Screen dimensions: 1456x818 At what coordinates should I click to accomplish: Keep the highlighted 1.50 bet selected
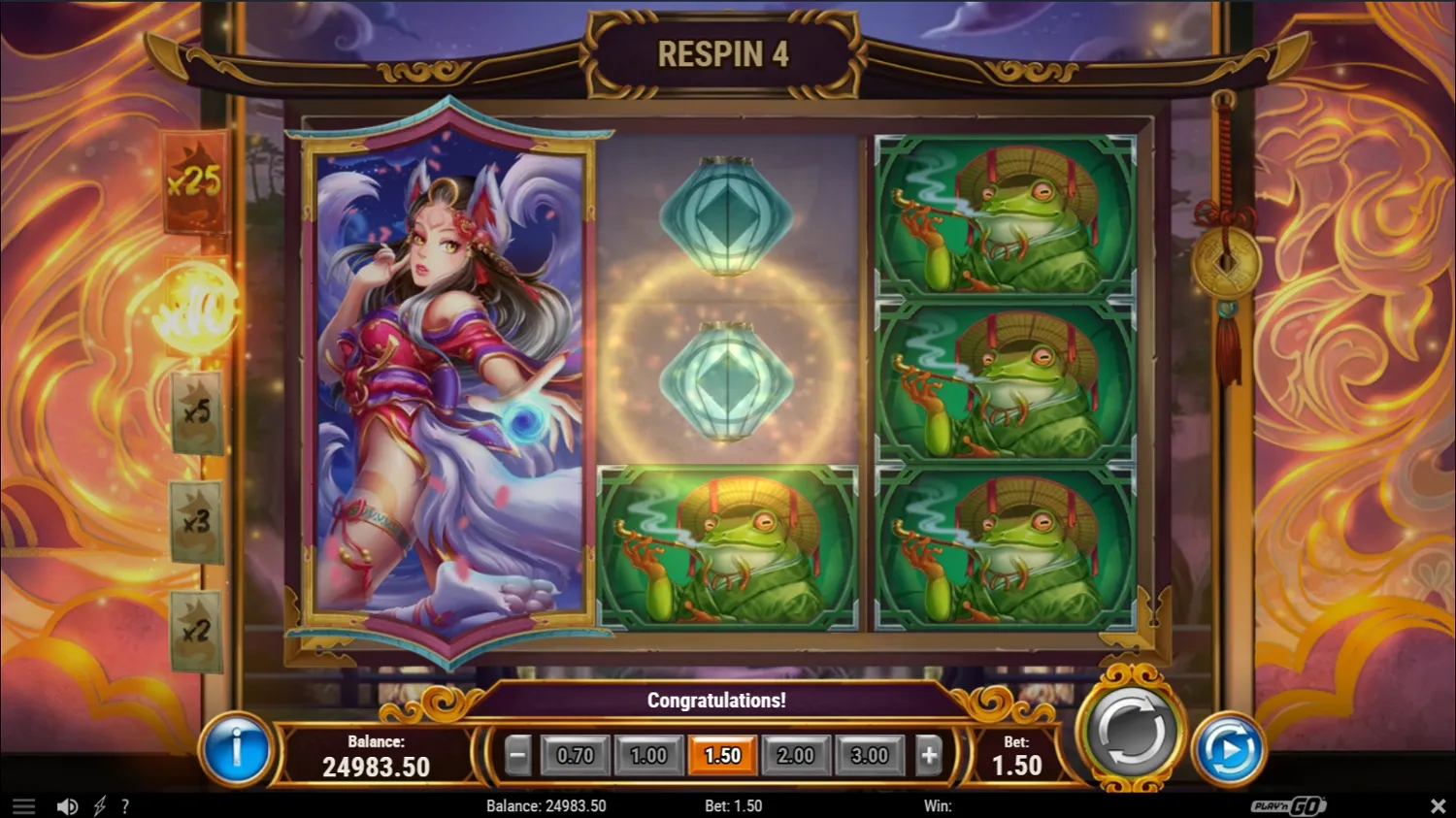coord(723,755)
